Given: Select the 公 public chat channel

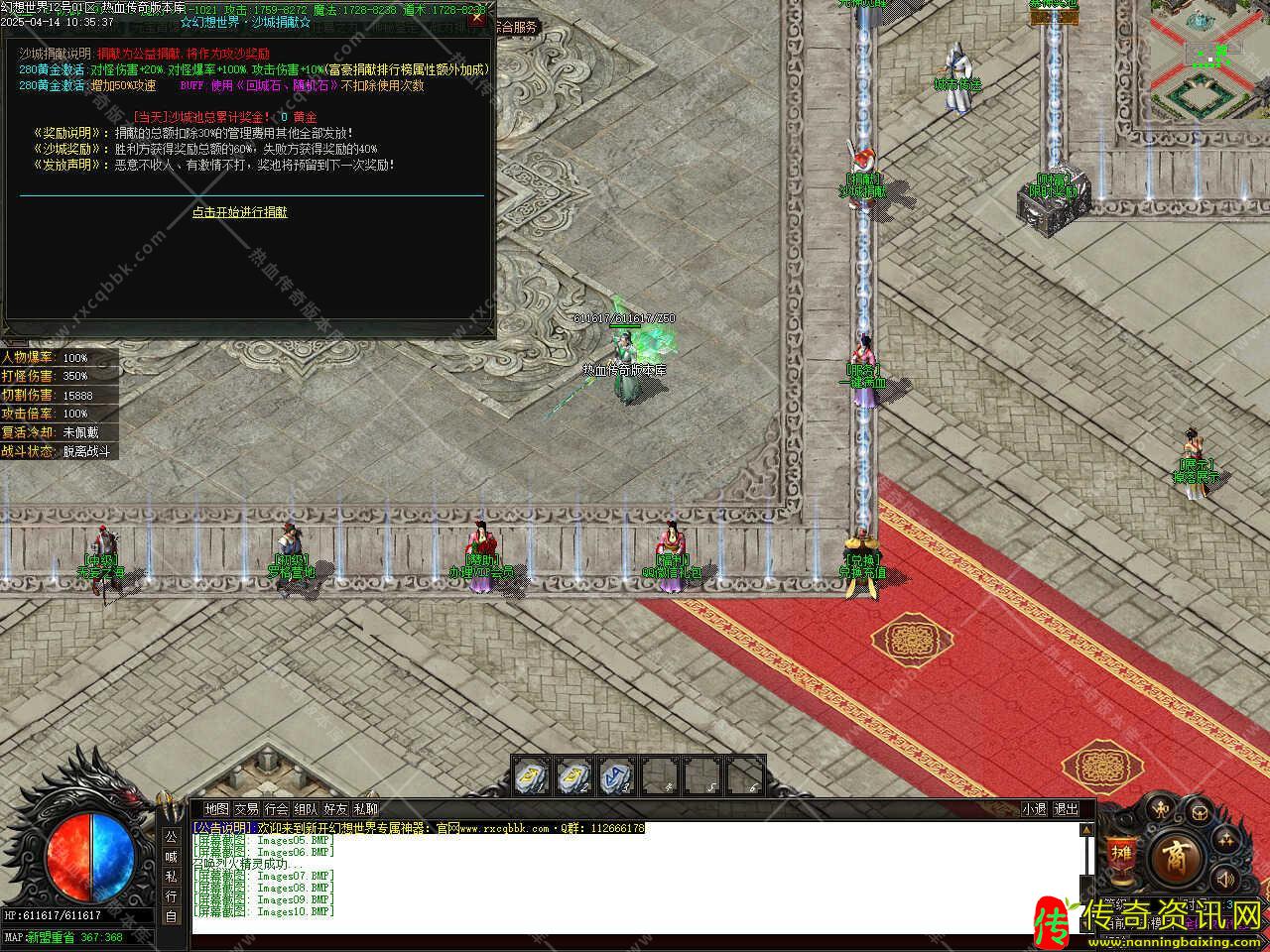Looking at the screenshot, I should [171, 836].
